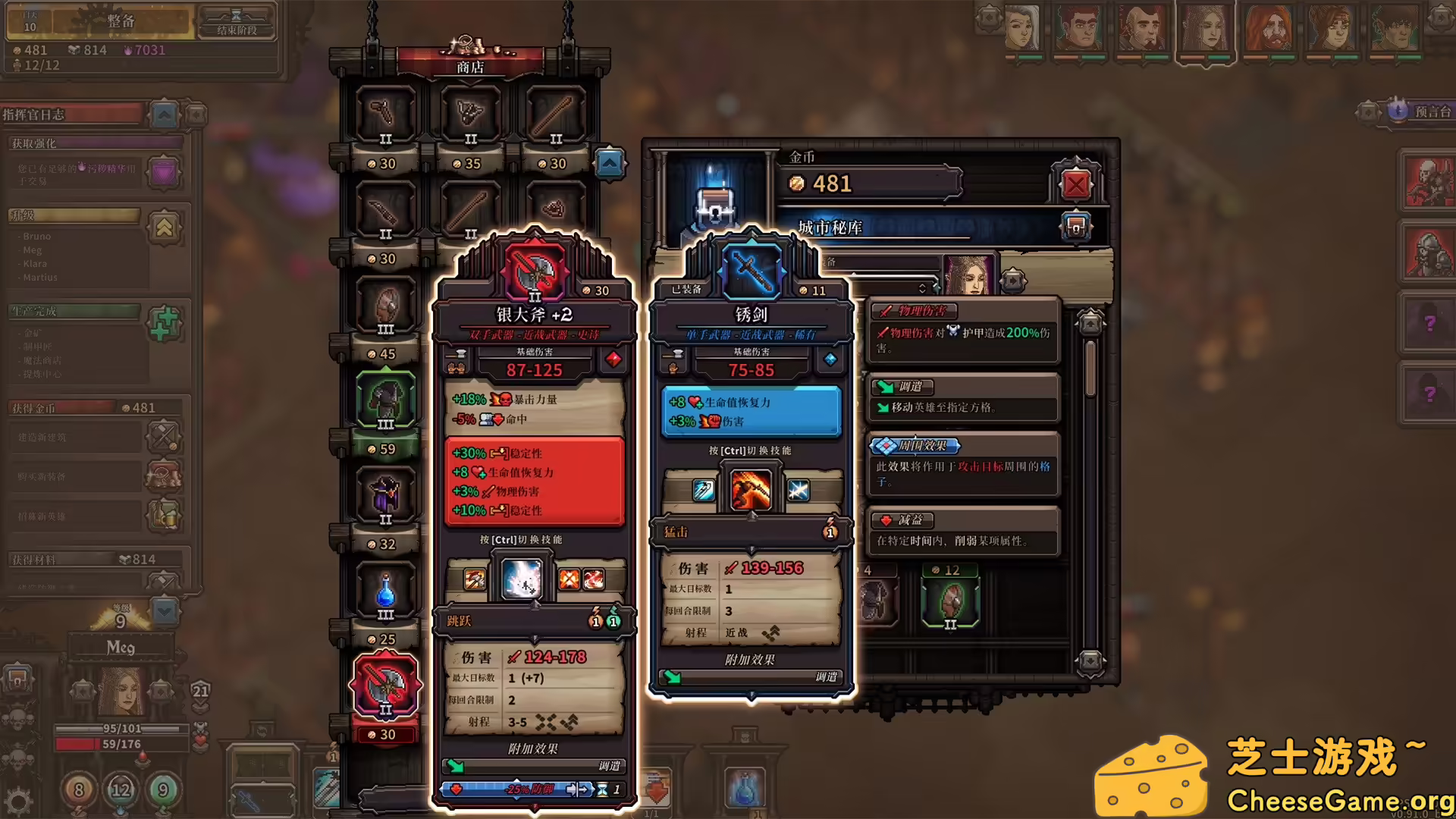Open the equipment slot sort chevron beside hero portrait
This screenshot has height=819, width=1456.
(x=922, y=289)
